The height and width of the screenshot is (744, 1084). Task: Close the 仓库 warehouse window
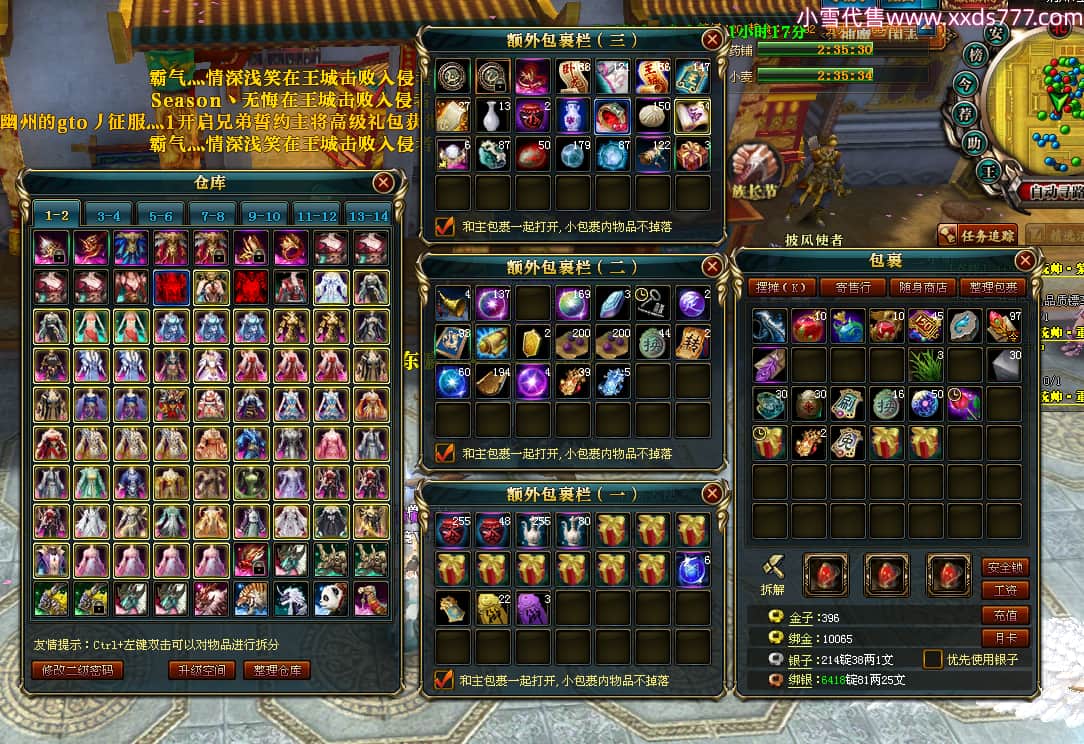point(383,182)
